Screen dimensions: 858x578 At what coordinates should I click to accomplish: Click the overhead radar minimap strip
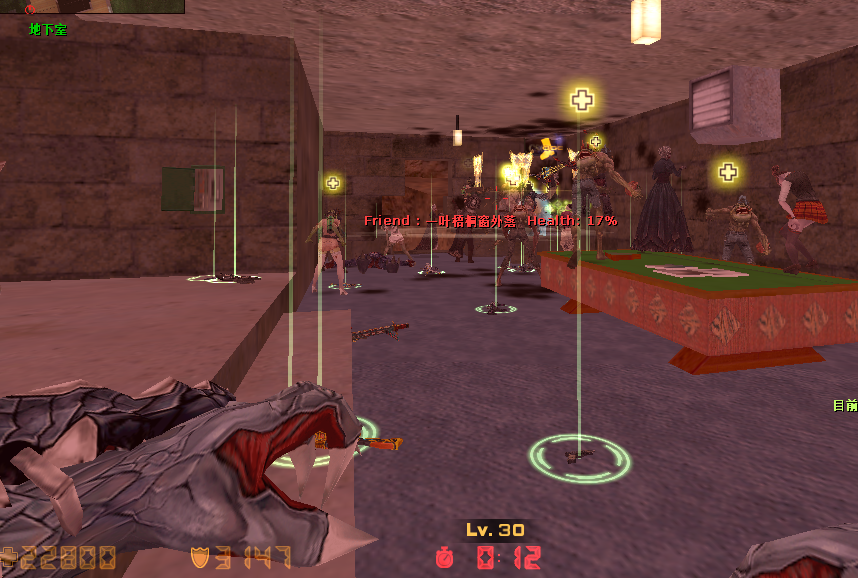click(x=92, y=6)
